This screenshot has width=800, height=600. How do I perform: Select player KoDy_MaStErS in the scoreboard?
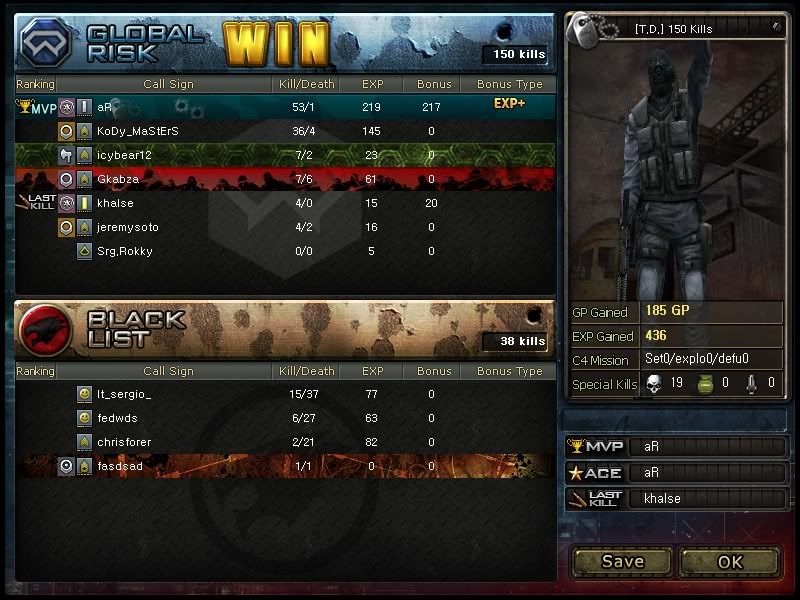click(137, 131)
